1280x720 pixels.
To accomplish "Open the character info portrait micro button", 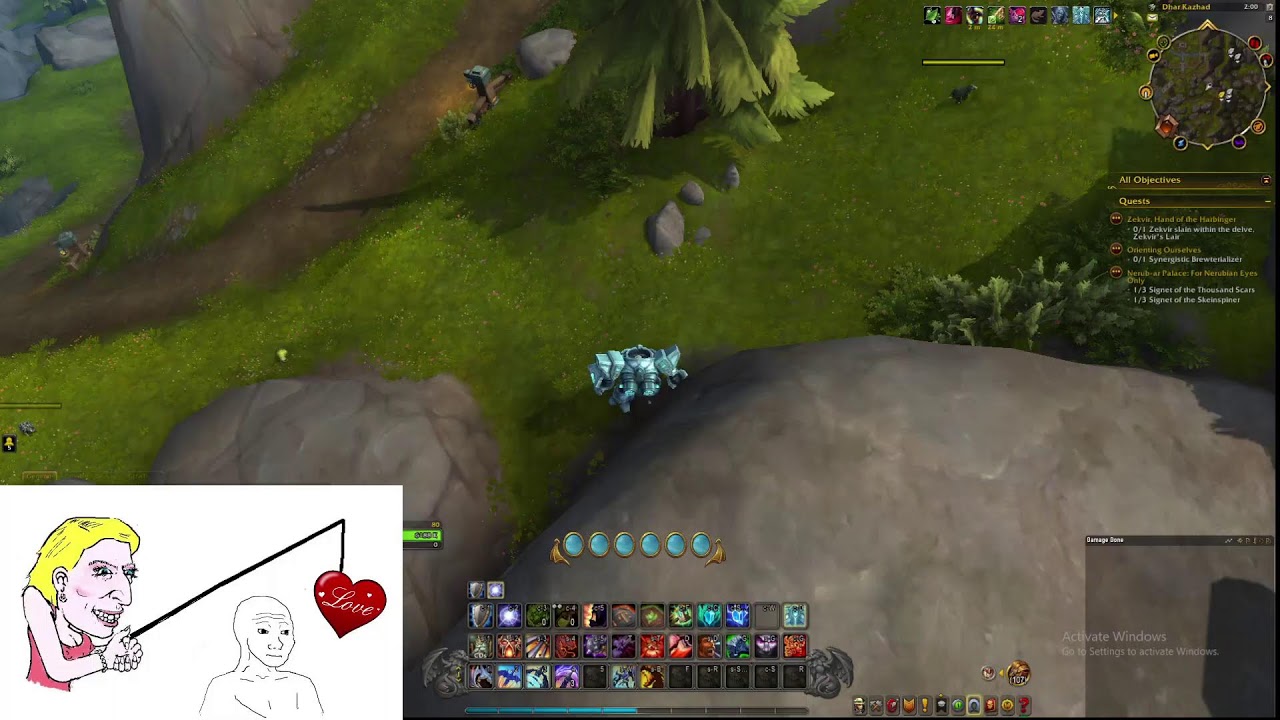I will tap(859, 706).
